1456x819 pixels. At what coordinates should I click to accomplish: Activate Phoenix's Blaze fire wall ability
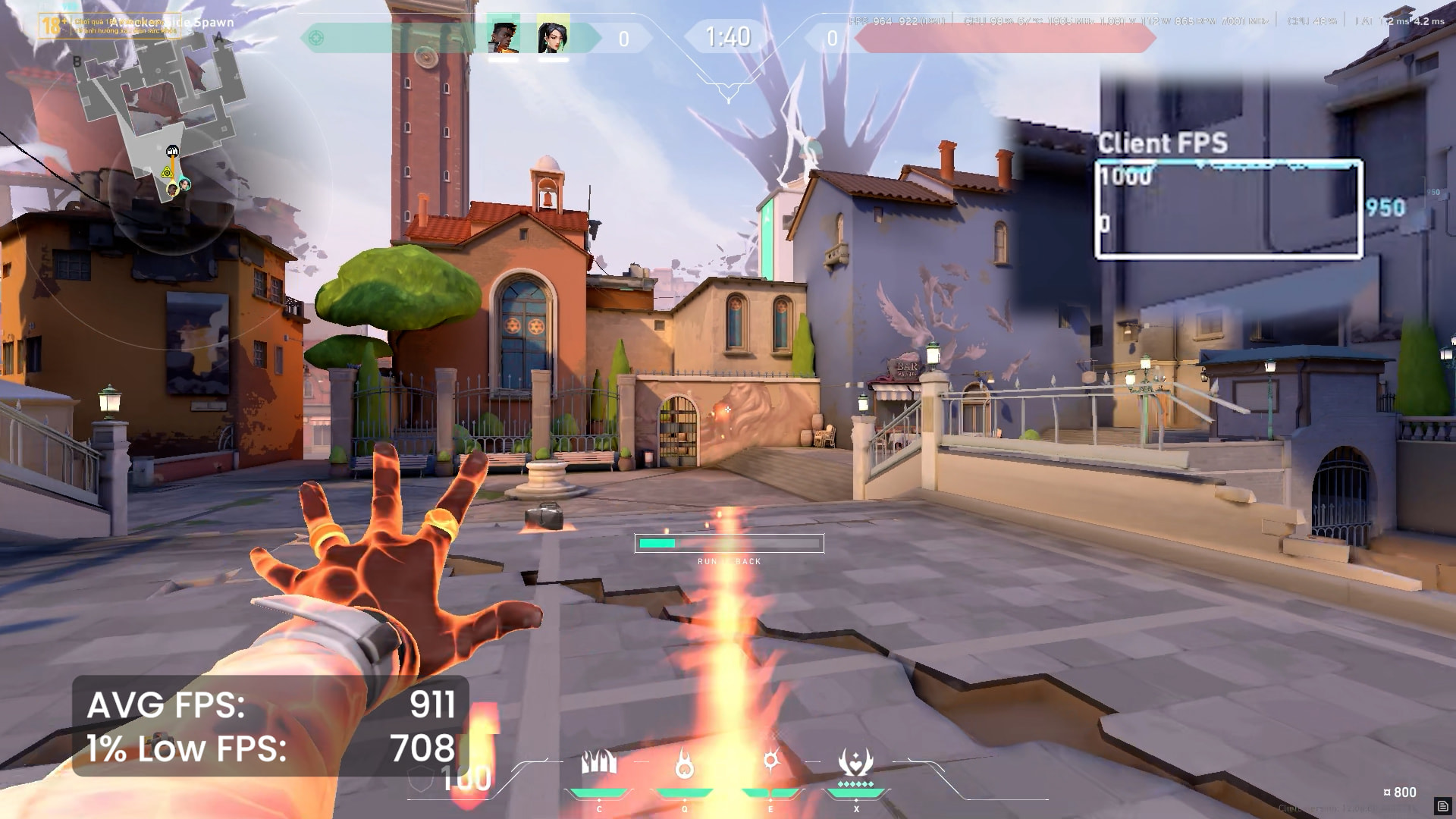coord(599,763)
